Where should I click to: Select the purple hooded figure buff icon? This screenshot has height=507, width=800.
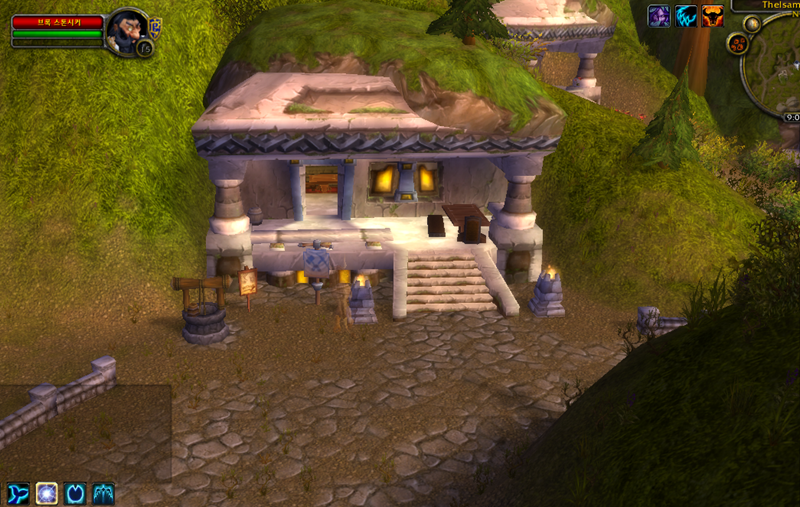[x=659, y=16]
